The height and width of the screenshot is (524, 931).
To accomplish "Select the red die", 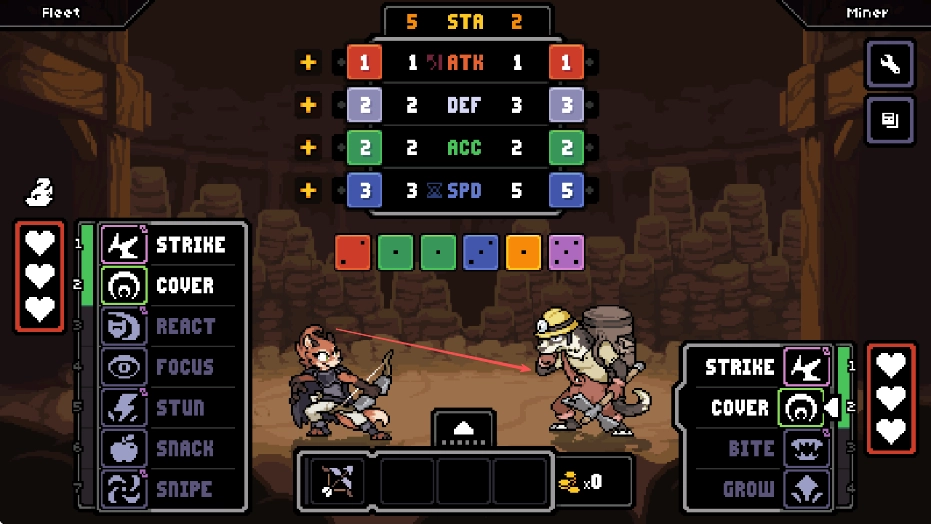I will coord(352,253).
